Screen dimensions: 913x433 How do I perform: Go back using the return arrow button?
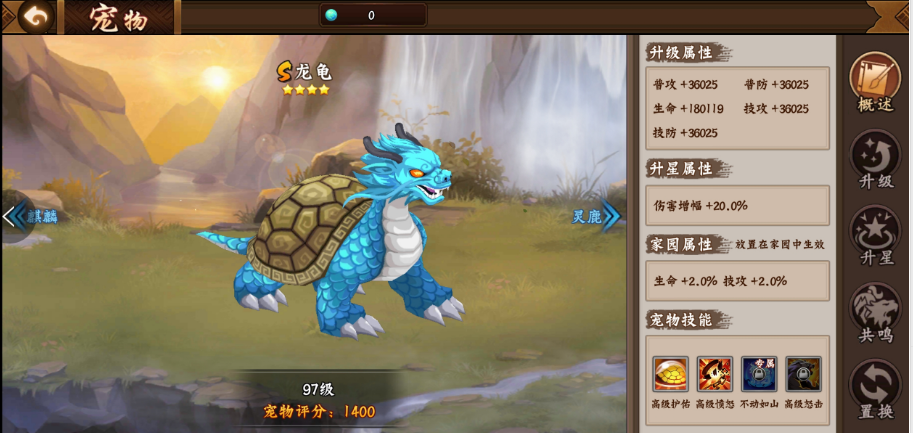point(36,16)
